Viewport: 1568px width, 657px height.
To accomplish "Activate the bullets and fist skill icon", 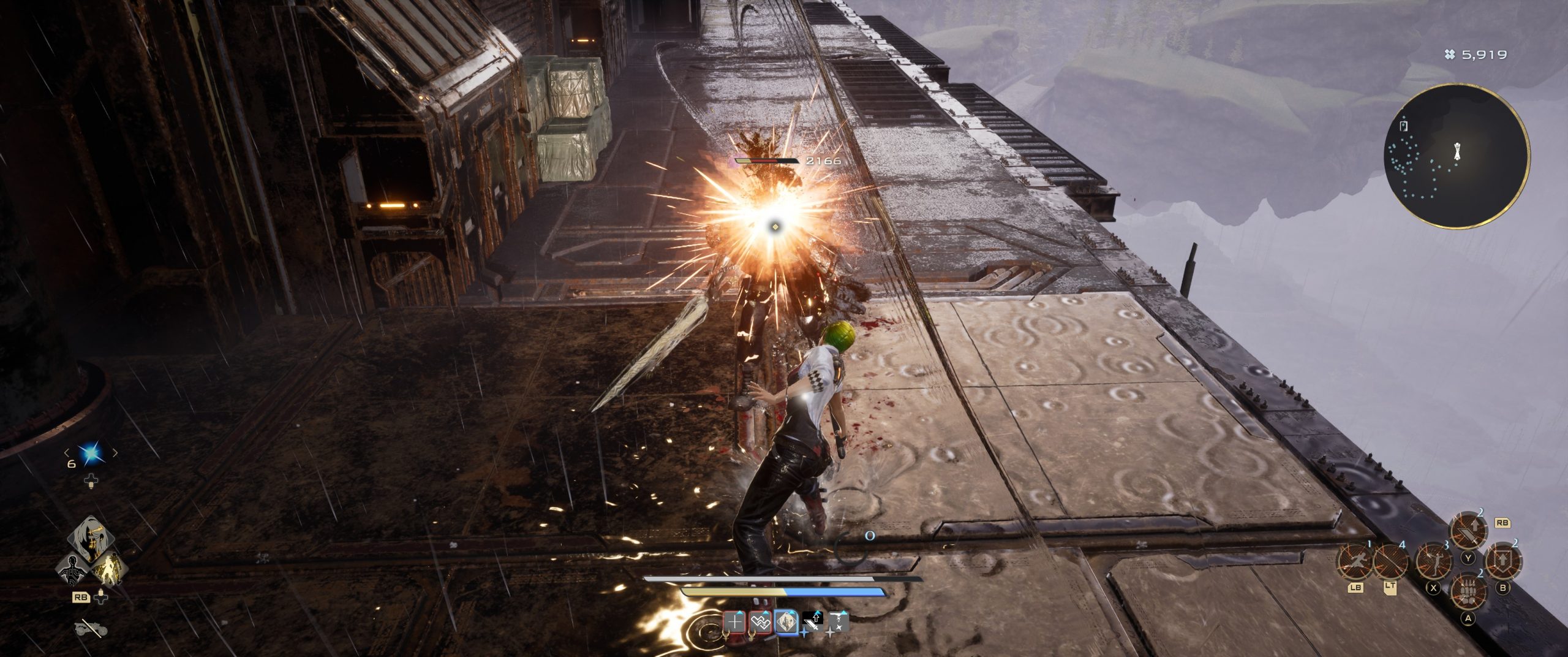I will click(1468, 591).
